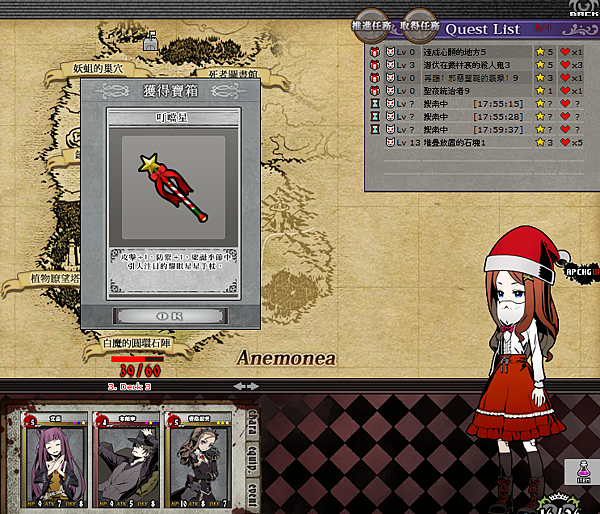Select quest 堆疊放置的石塊1
Viewport: 600px width, 514px height.
[x=468, y=143]
